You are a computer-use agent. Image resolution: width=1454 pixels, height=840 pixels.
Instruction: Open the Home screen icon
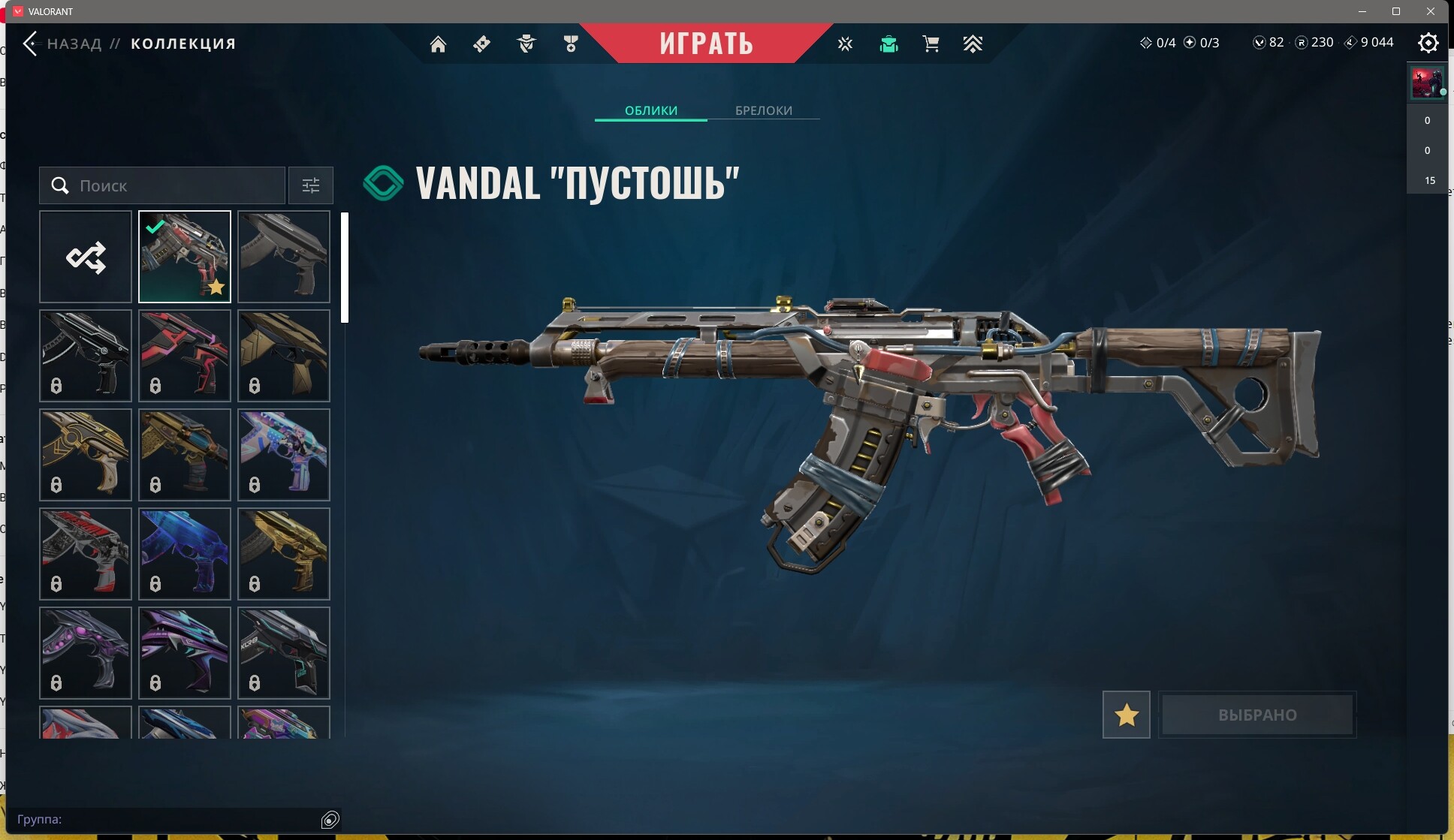[439, 44]
